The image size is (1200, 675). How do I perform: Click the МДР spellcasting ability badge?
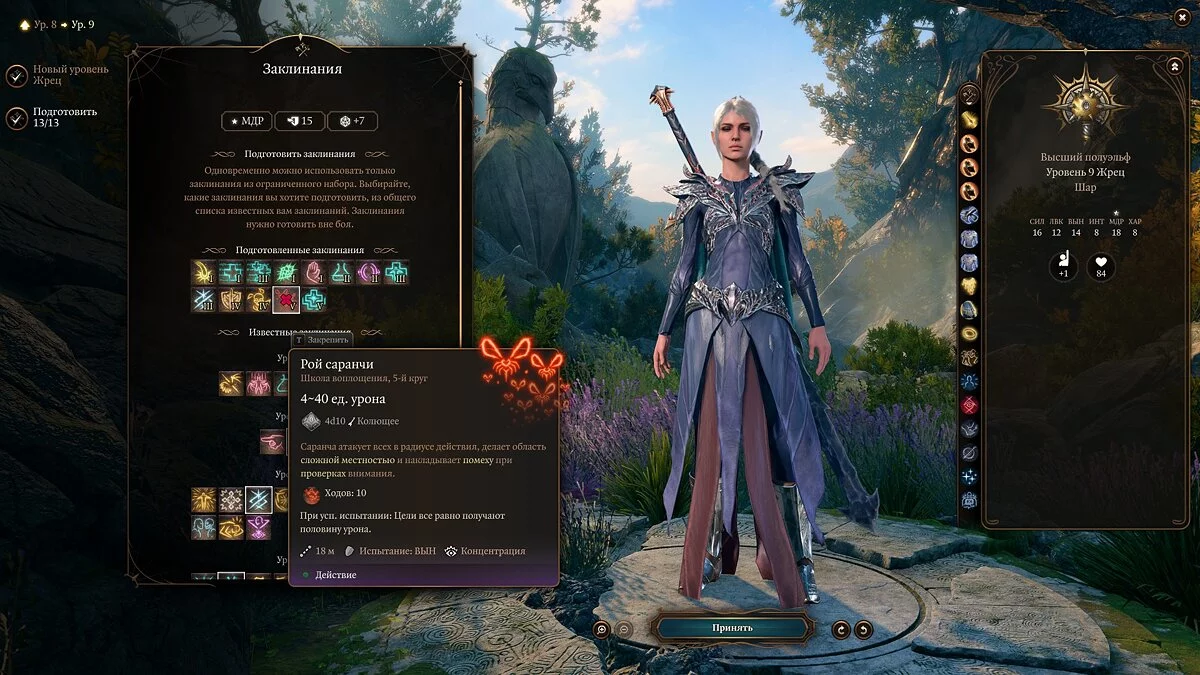tap(246, 121)
